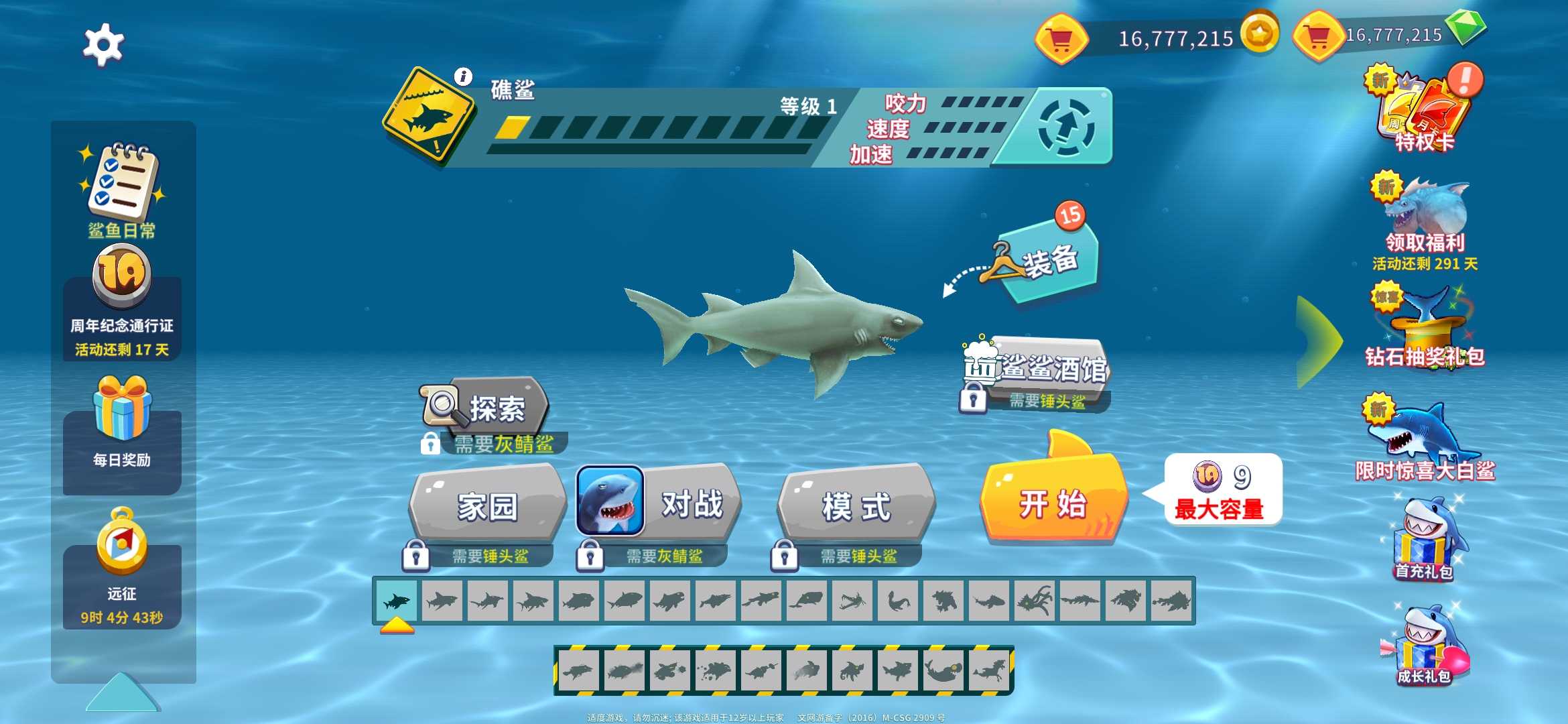
Task: Show the reef shark info badge
Action: pyautogui.click(x=463, y=76)
